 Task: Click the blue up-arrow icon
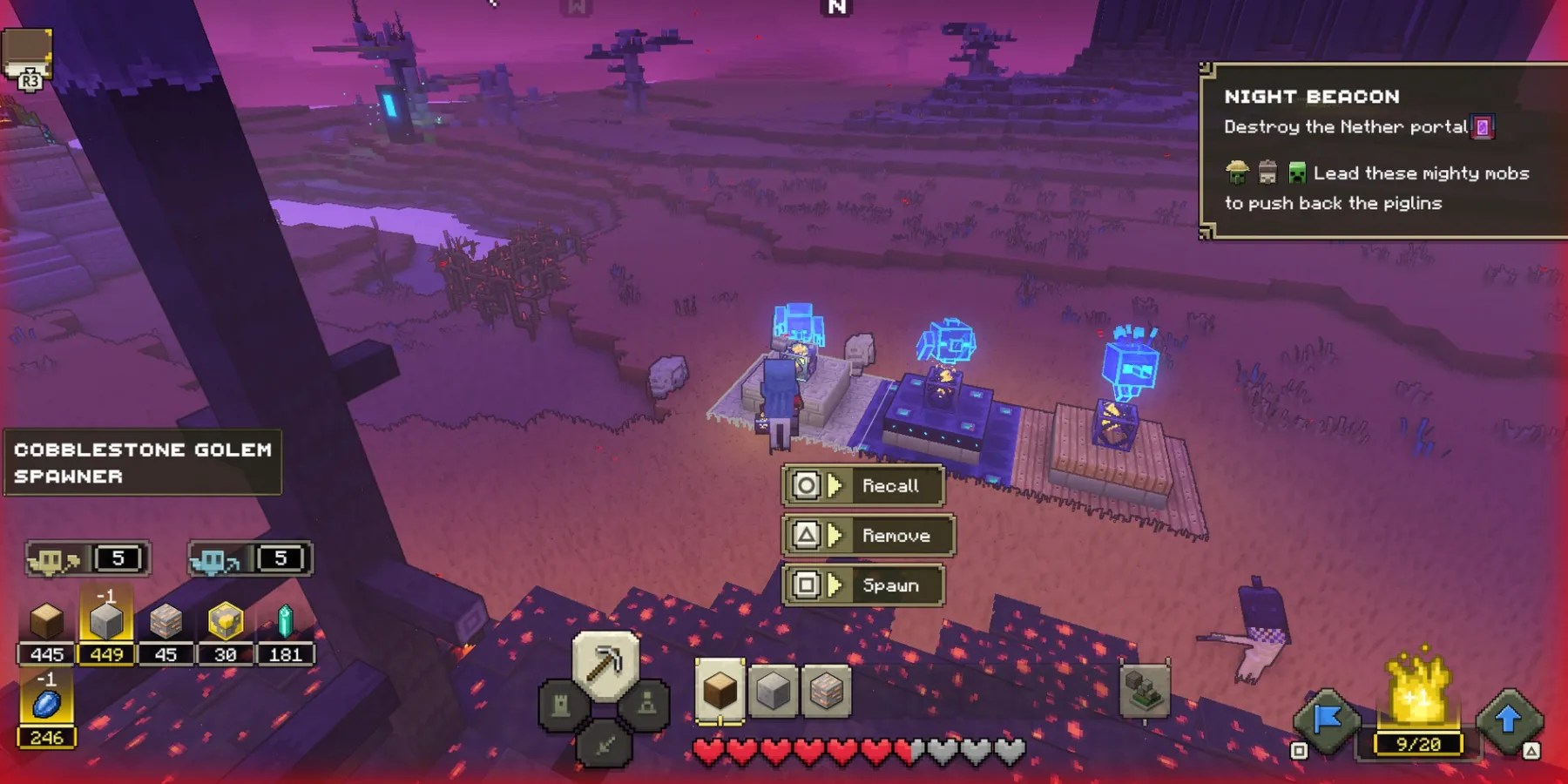pyautogui.click(x=1509, y=719)
